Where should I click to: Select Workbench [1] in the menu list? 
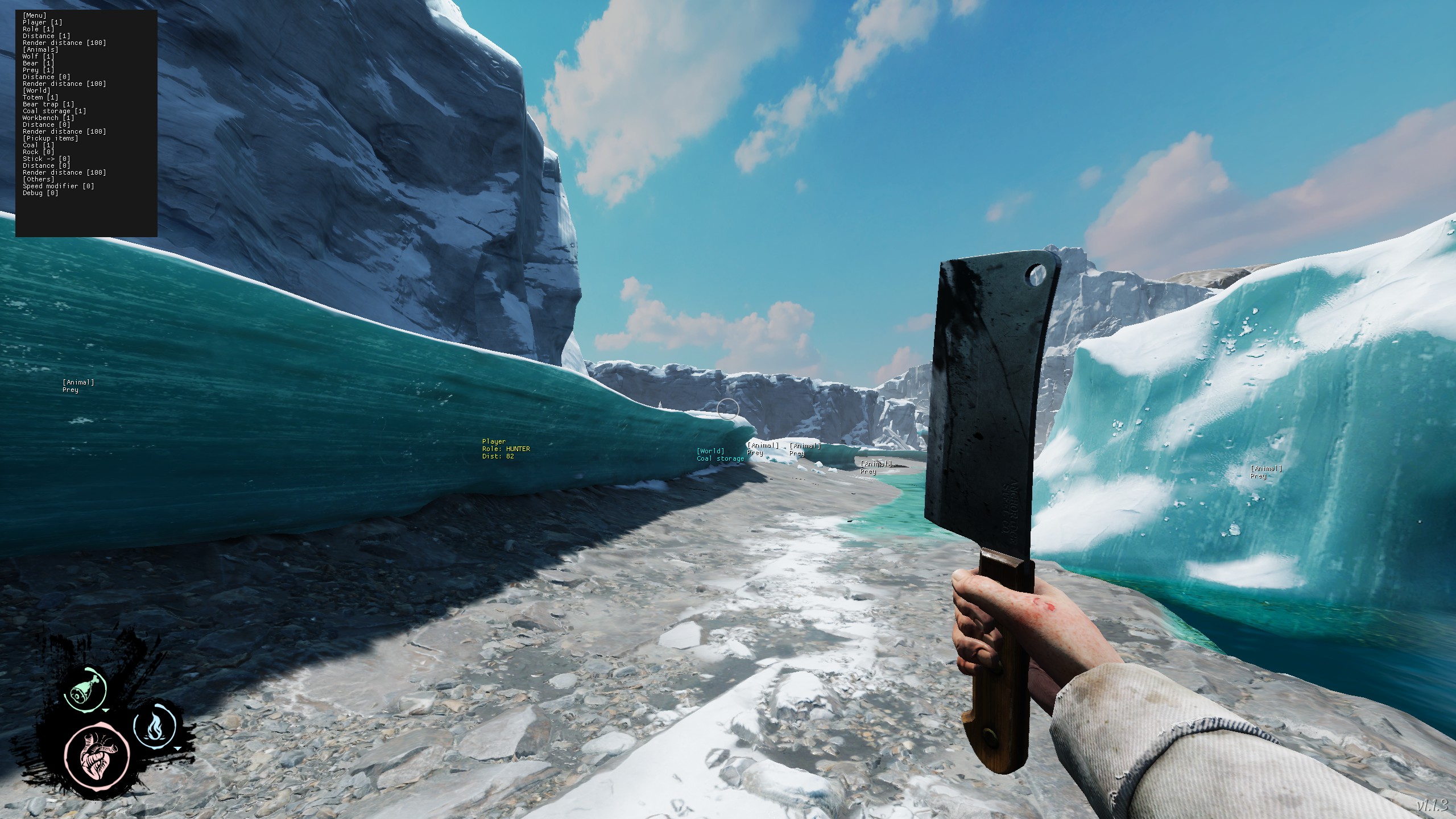[48, 118]
